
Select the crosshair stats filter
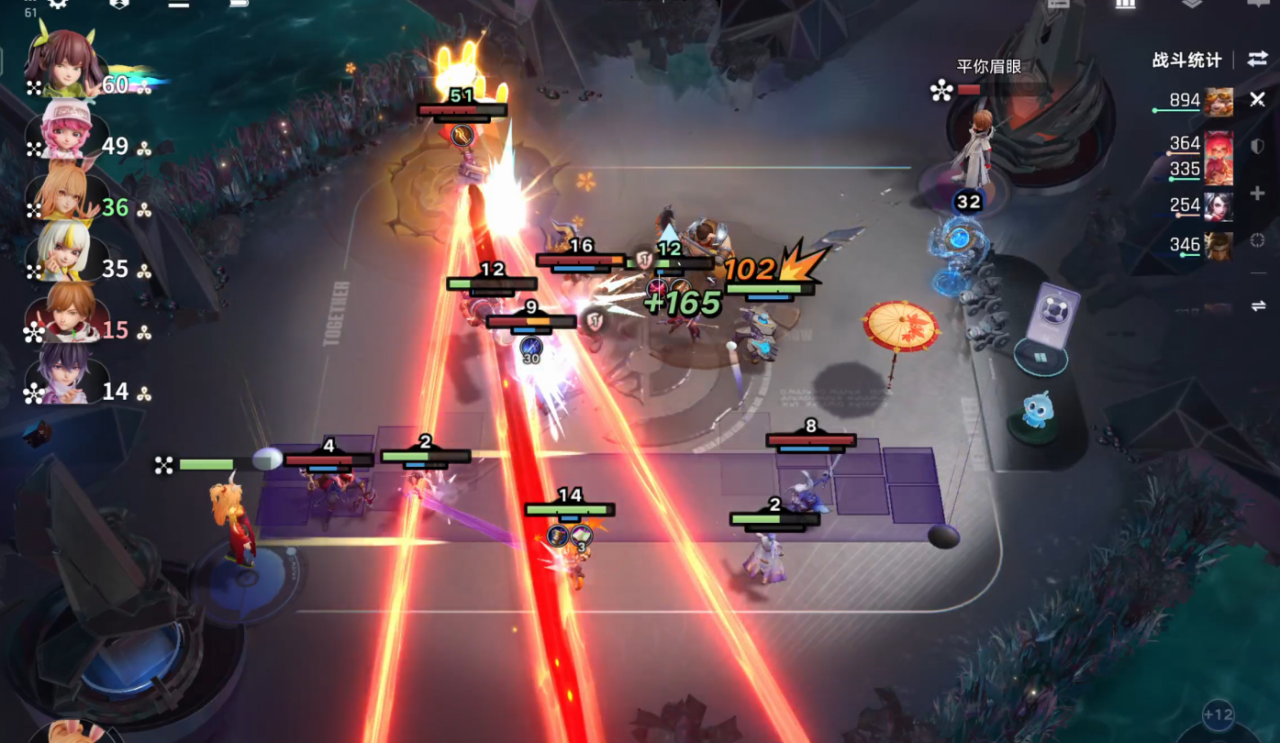pos(1258,240)
